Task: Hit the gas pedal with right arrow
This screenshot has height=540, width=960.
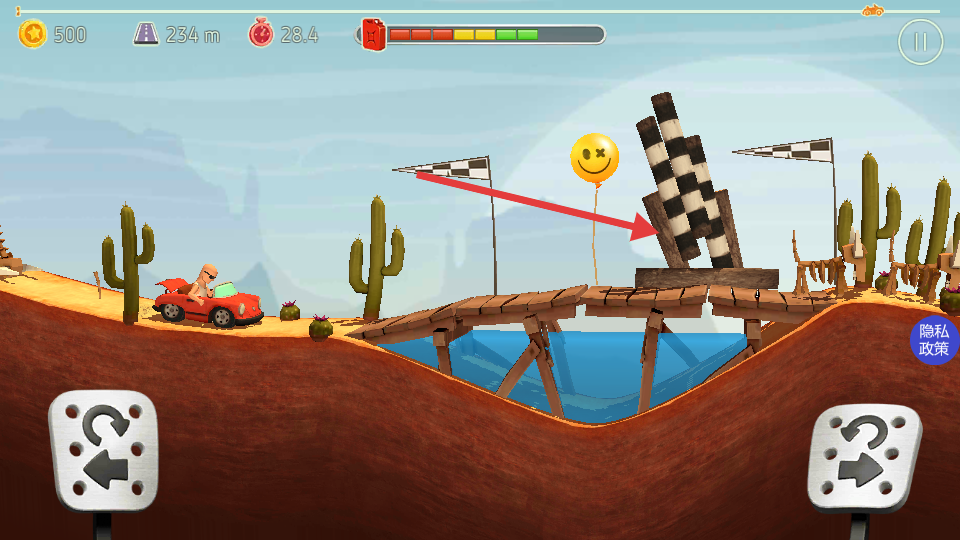Action: 863,456
